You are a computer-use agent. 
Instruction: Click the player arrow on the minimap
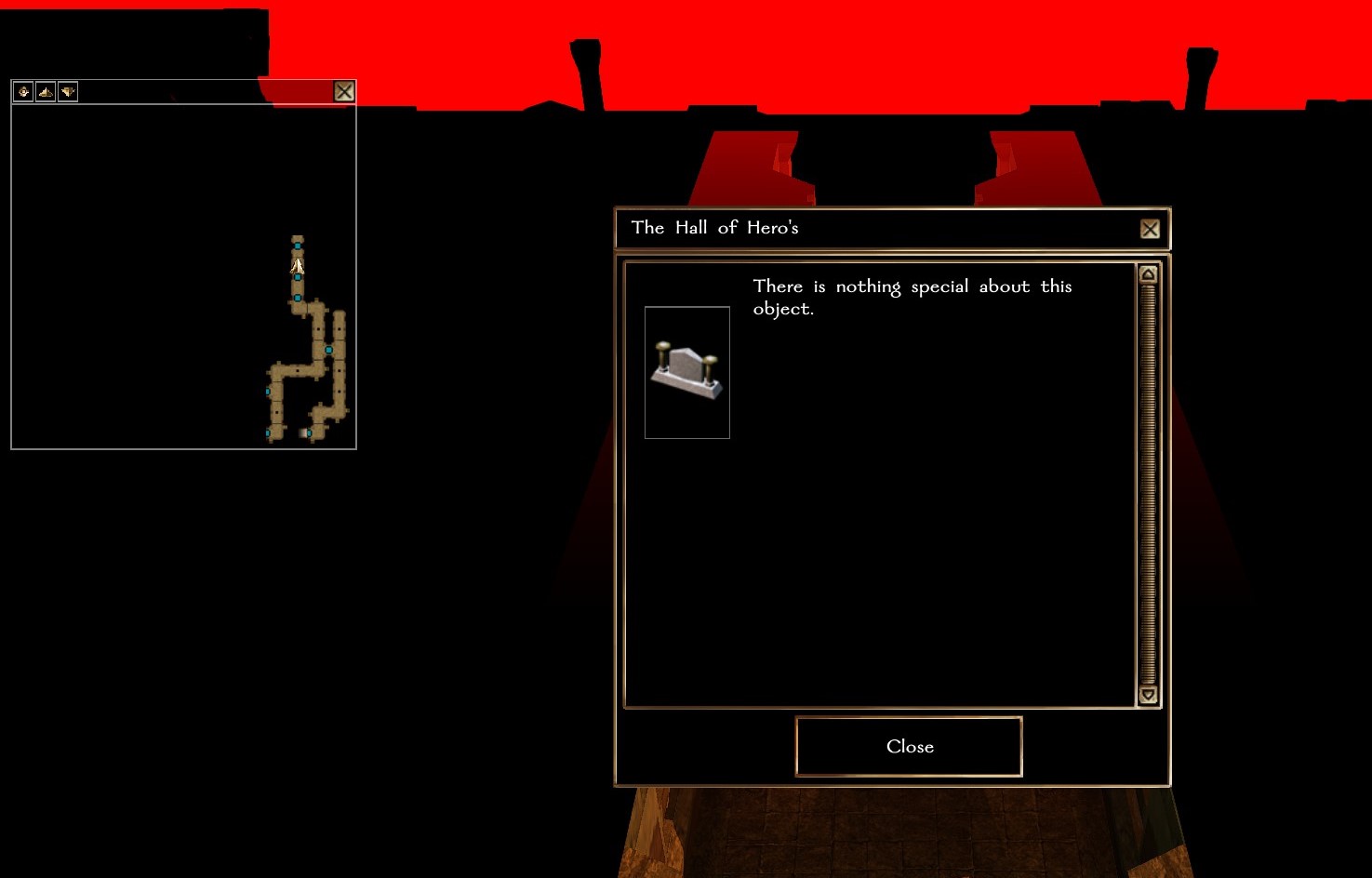[298, 266]
